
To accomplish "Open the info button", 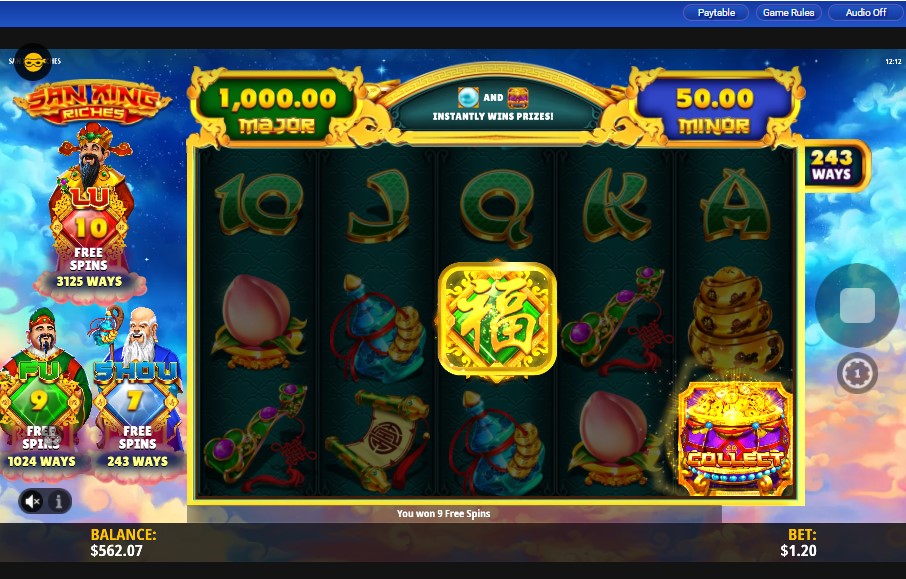I will (x=59, y=500).
